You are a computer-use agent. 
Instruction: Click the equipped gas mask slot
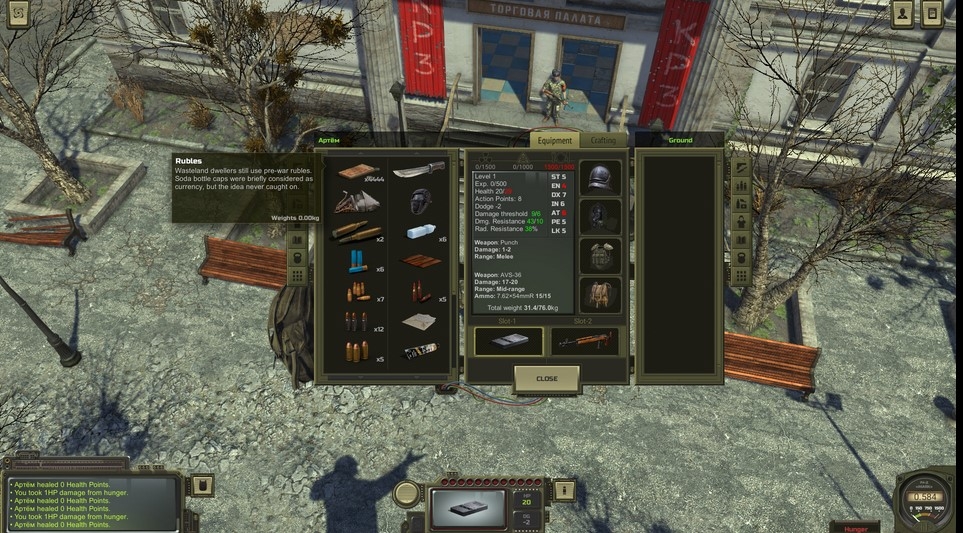(x=601, y=216)
